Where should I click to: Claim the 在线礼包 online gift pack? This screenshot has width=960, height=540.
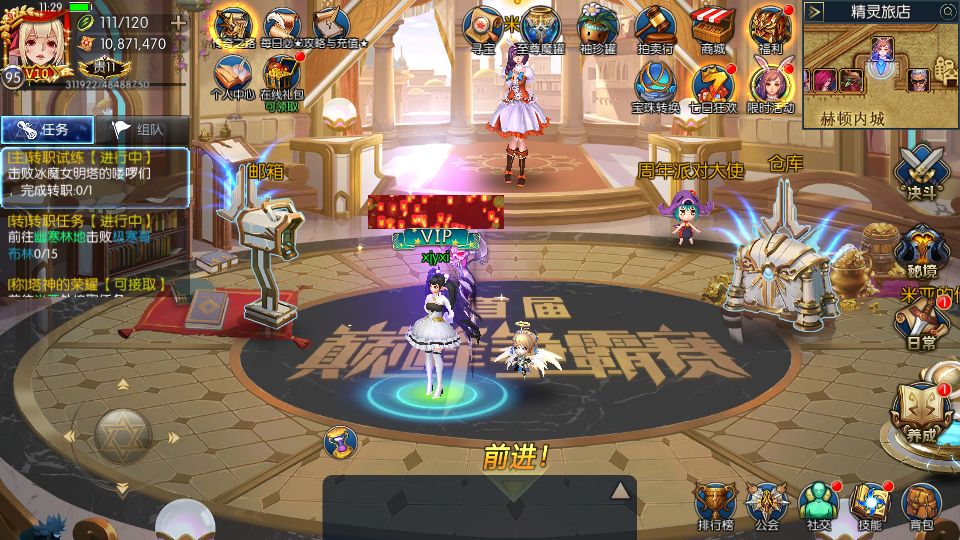(x=281, y=78)
